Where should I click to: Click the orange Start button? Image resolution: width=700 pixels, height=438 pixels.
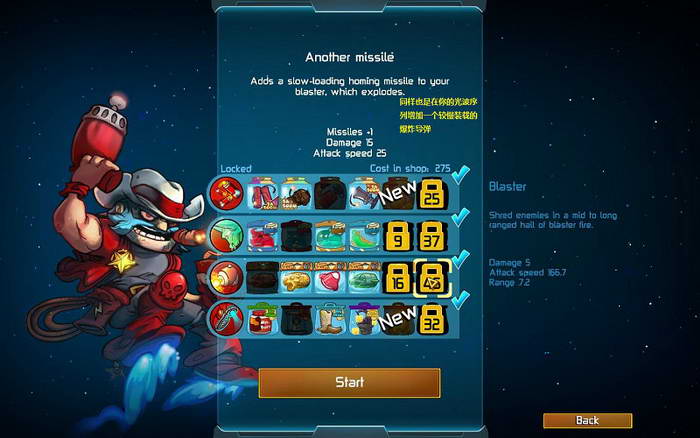[x=349, y=382]
